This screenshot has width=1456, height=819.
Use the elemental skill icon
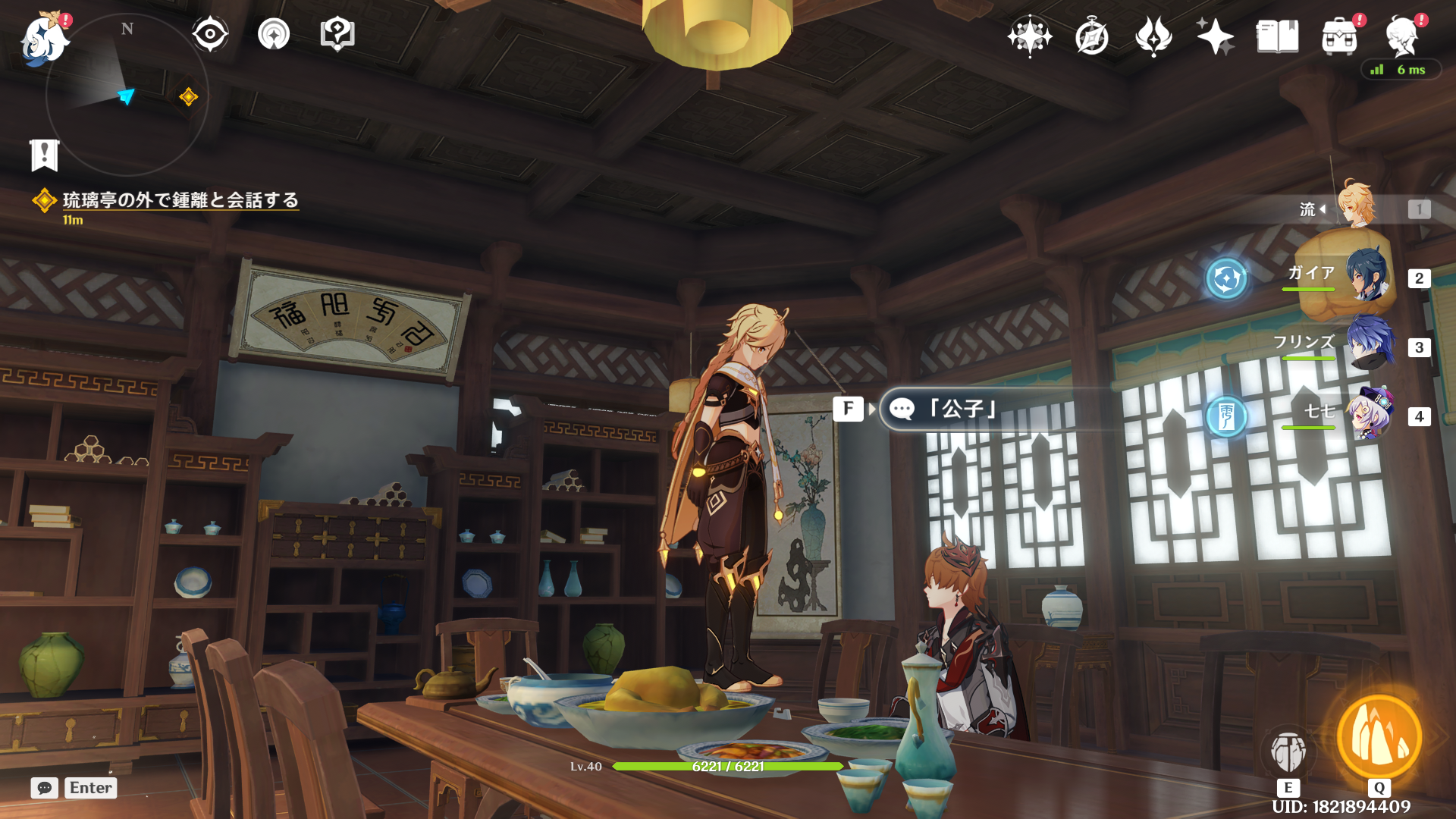(1288, 752)
